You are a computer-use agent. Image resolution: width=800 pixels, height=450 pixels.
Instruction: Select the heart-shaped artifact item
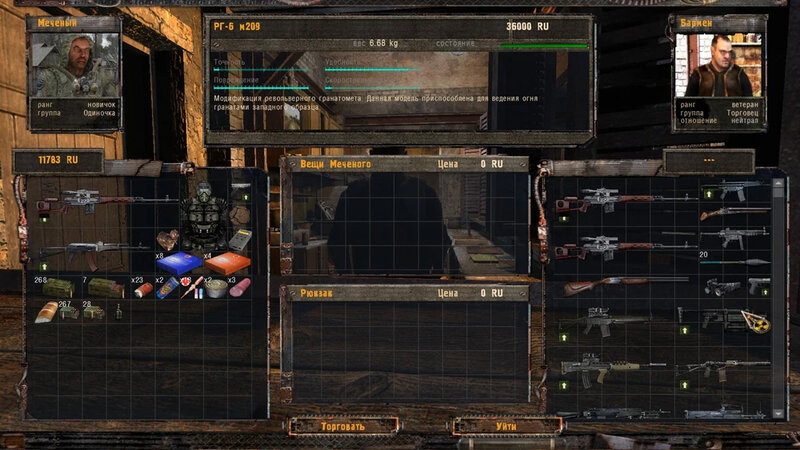[x=169, y=240]
